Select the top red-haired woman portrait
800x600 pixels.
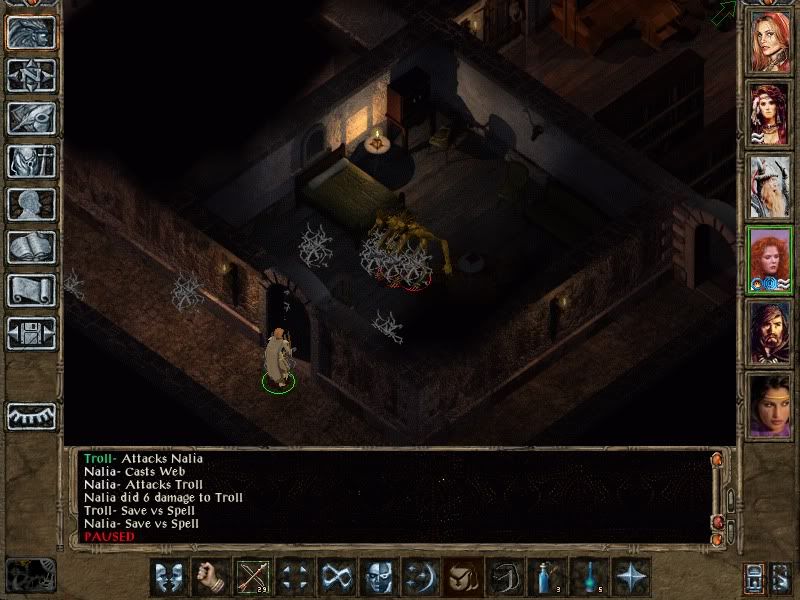(x=770, y=42)
